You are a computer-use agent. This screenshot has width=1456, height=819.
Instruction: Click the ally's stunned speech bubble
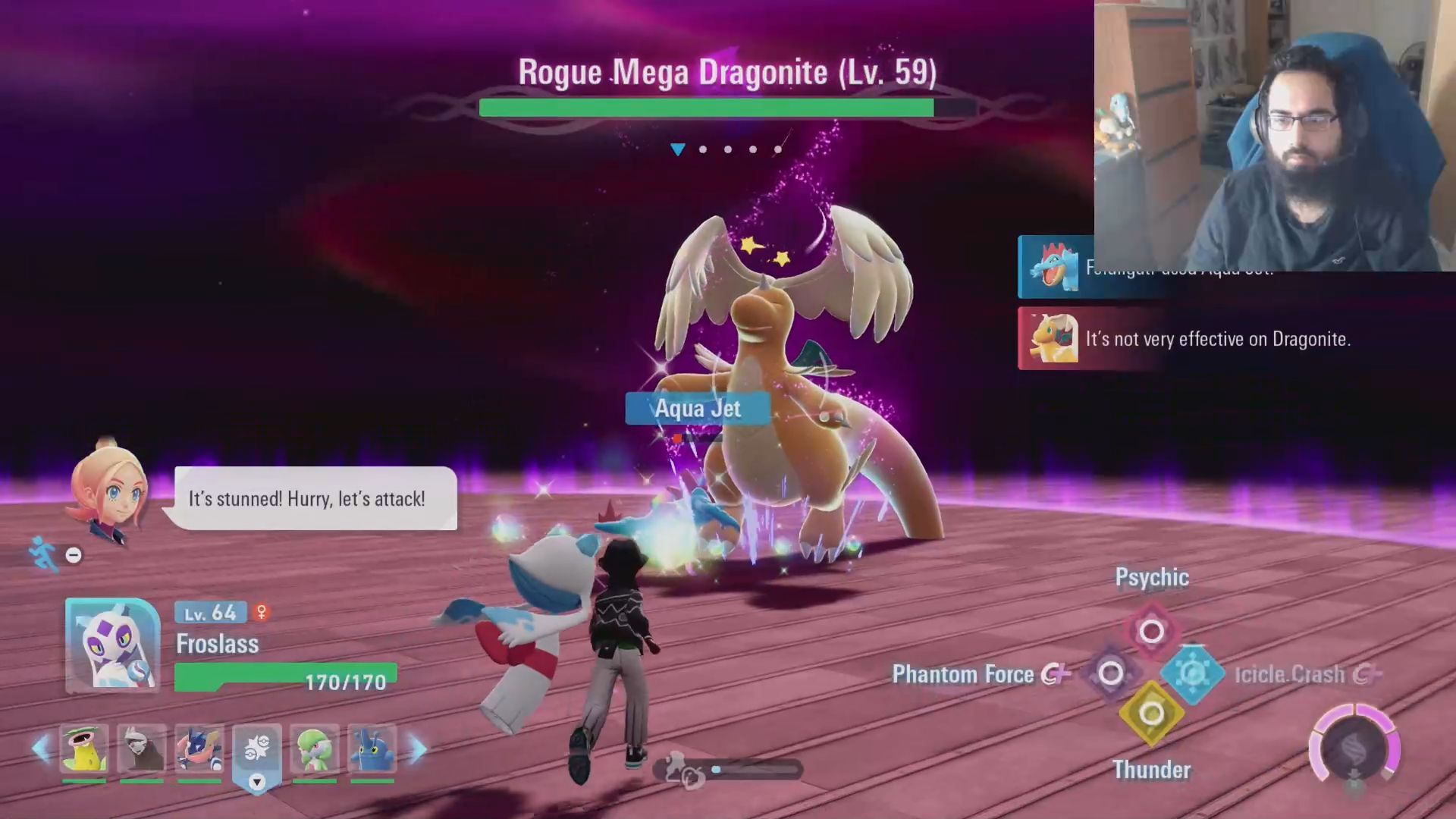point(315,498)
